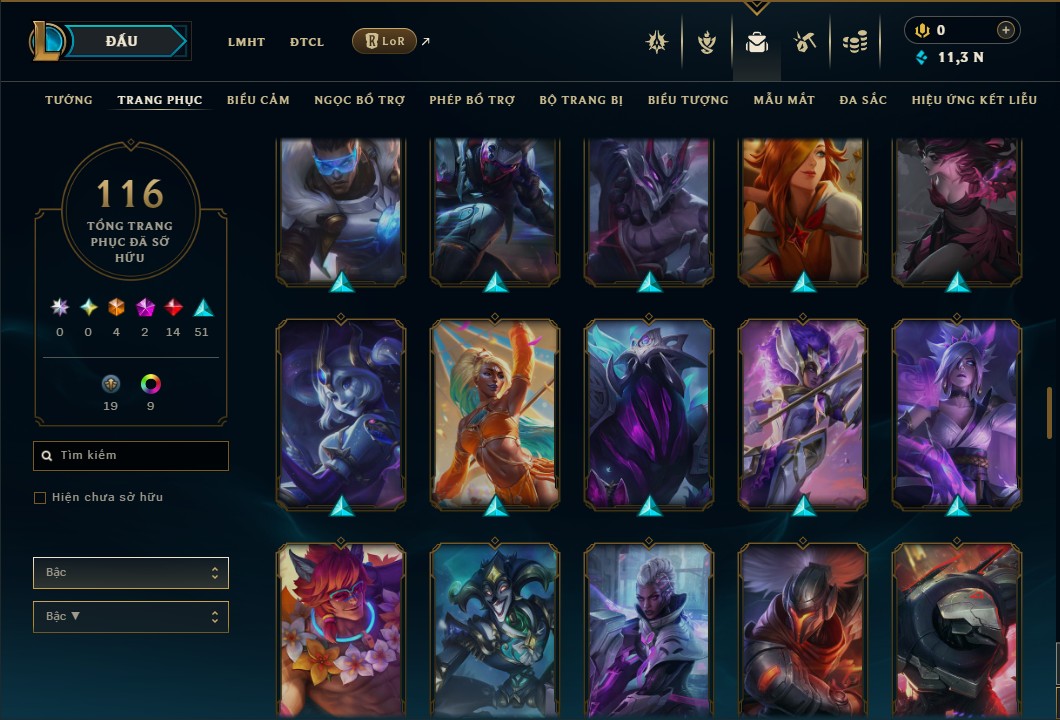Image resolution: width=1060 pixels, height=720 pixels.
Task: Add currency with the plus button
Action: pos(1005,31)
